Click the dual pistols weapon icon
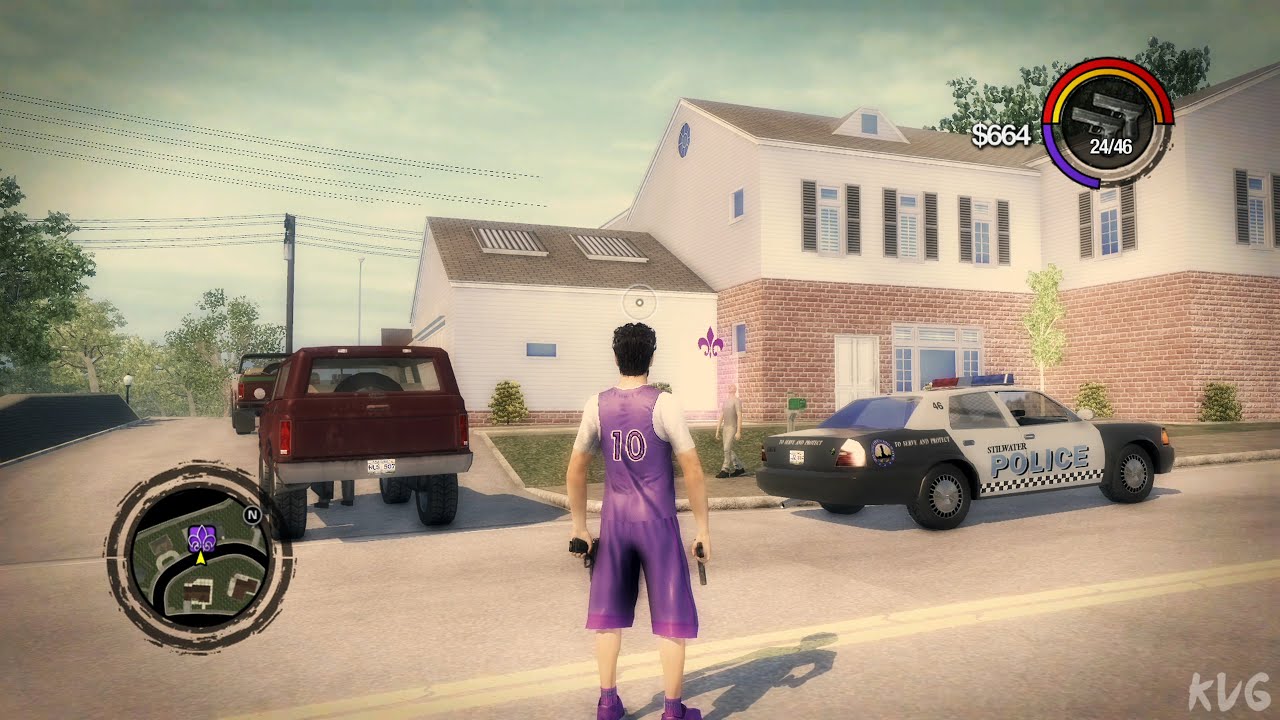Viewport: 1280px width, 720px height. pyautogui.click(x=1106, y=117)
